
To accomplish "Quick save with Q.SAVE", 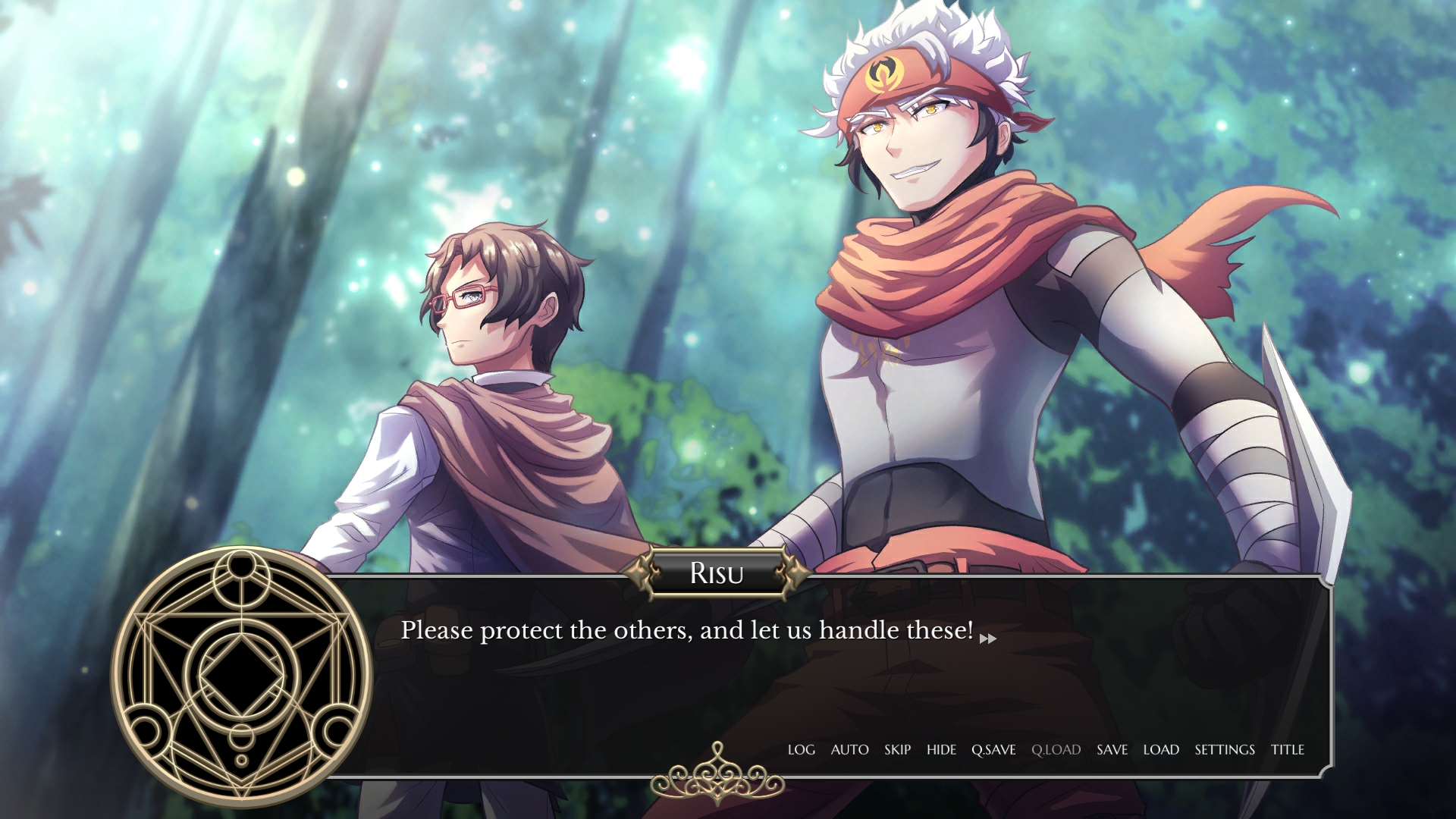I will point(993,750).
